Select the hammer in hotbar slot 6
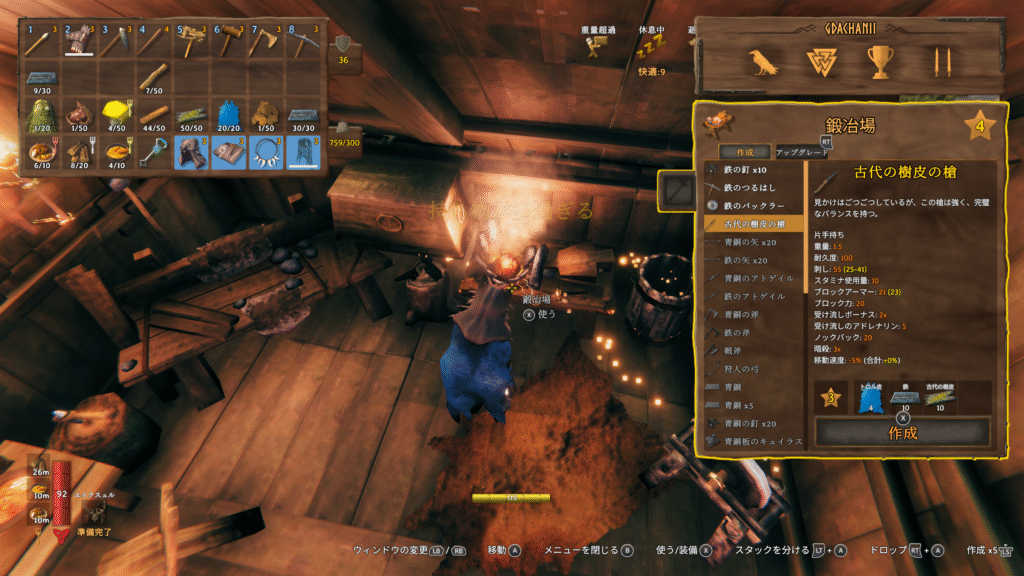Viewport: 1024px width, 576px height. (x=229, y=42)
